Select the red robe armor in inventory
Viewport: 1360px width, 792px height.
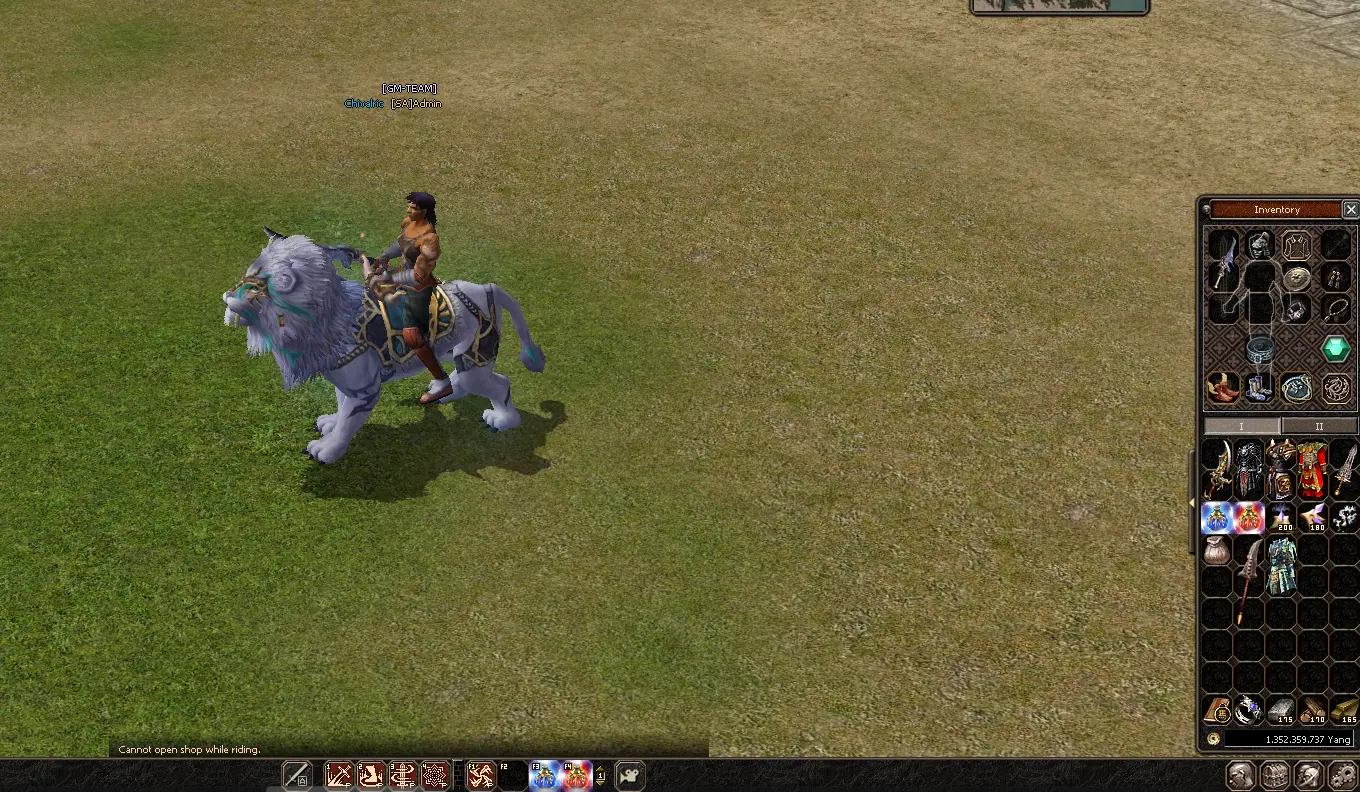[x=1311, y=469]
